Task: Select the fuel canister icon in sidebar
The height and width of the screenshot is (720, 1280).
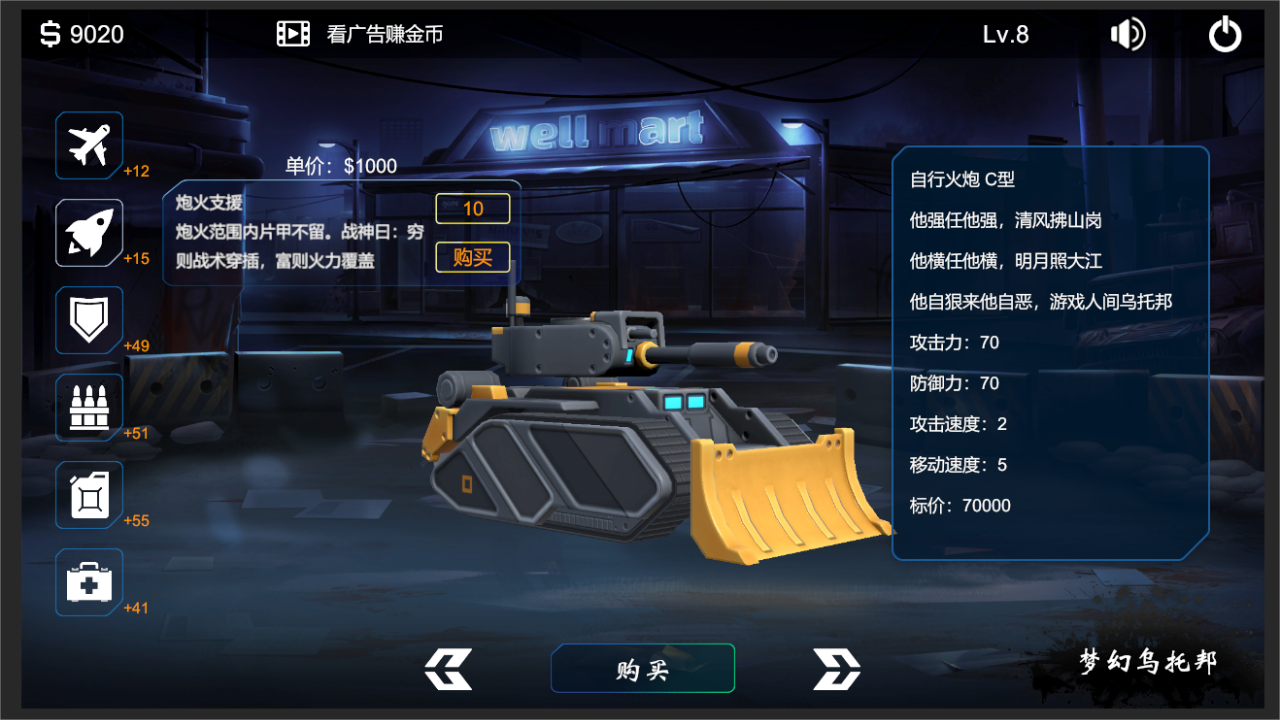Action: pos(88,493)
